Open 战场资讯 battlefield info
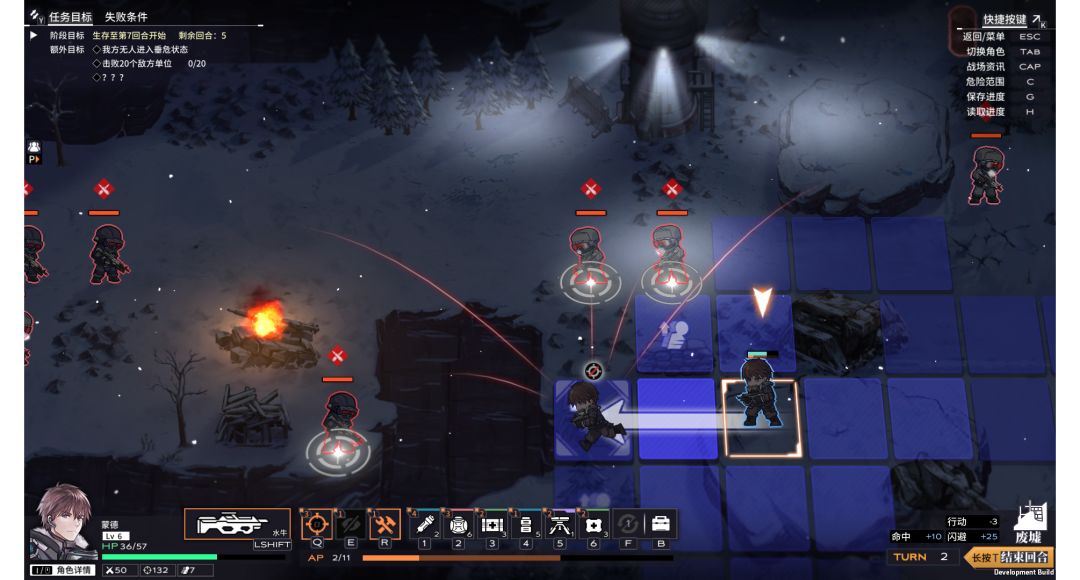 pos(984,67)
